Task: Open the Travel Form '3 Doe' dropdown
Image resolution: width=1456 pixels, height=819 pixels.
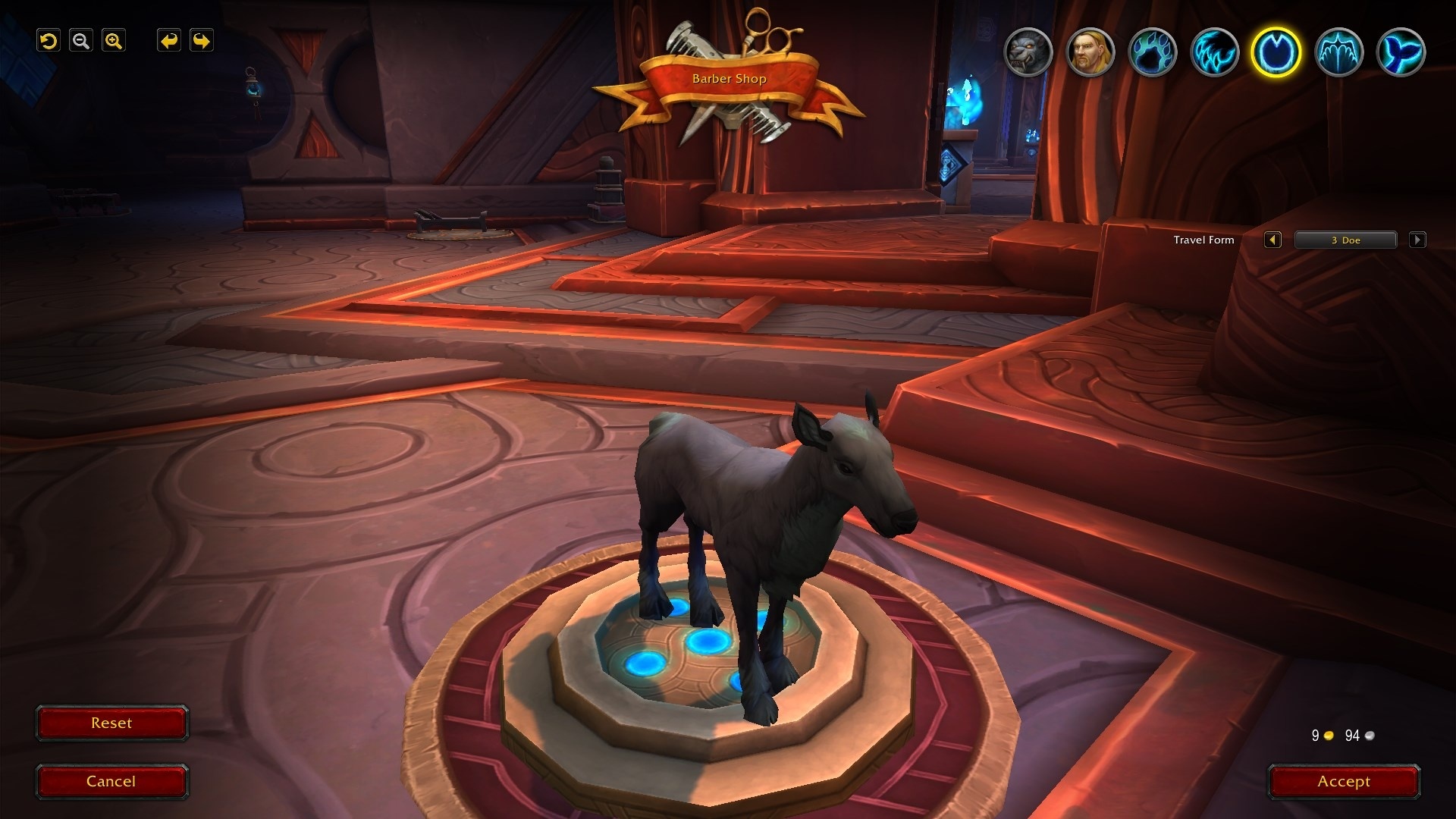Action: tap(1345, 240)
